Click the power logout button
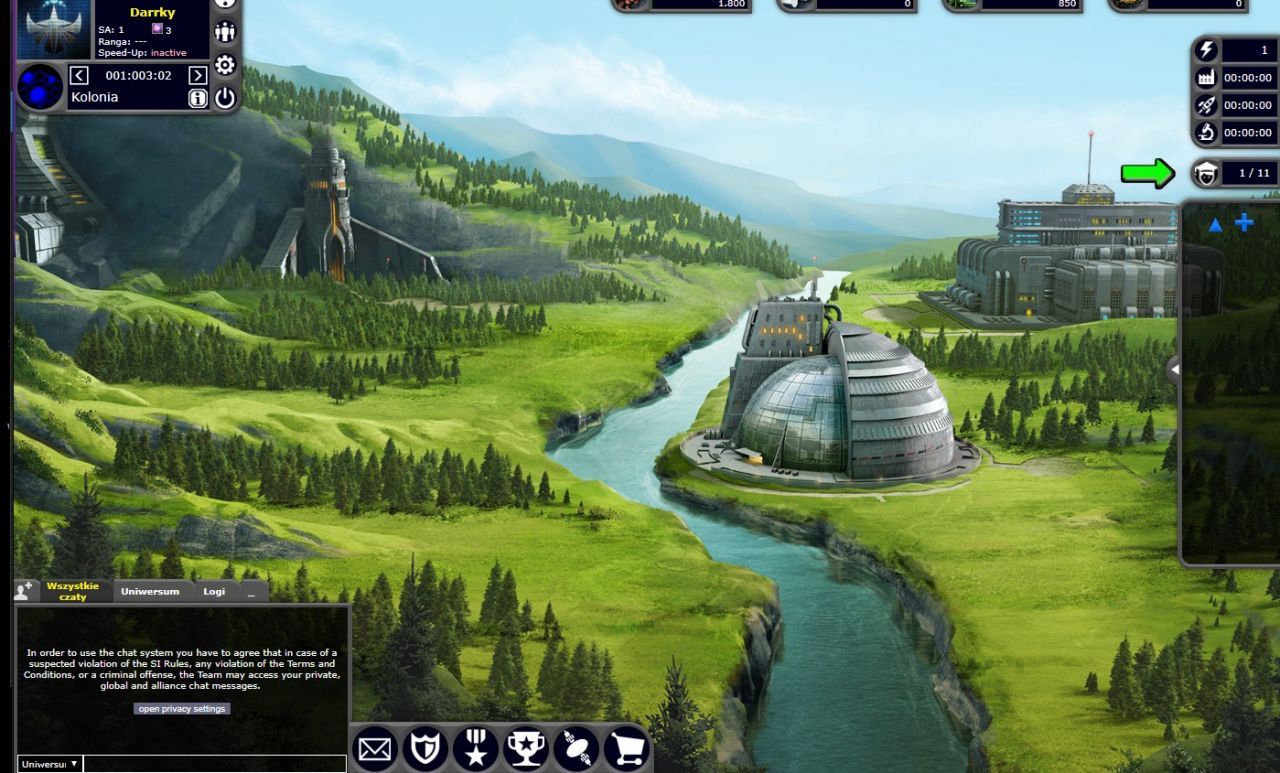Image resolution: width=1280 pixels, height=773 pixels. click(x=225, y=98)
